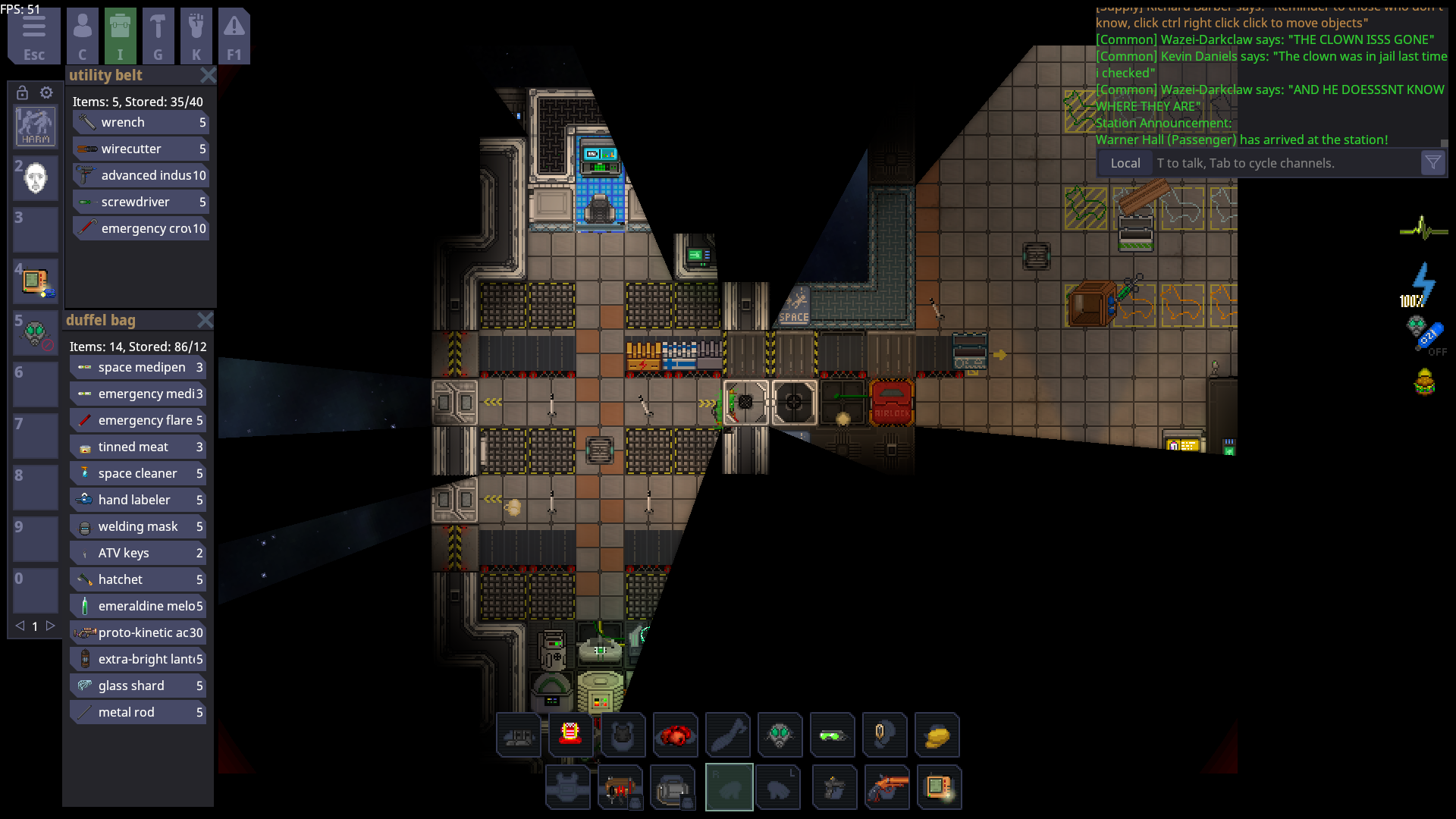The image size is (1456, 819).
Task: Select the gas mask equipment slot
Action: (780, 735)
